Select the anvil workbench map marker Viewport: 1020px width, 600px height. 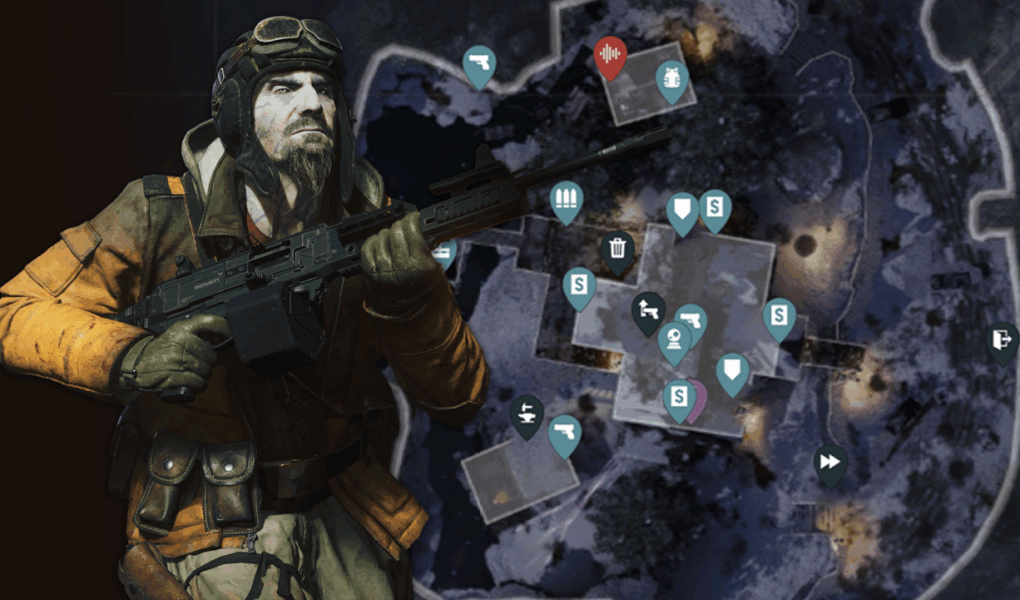pyautogui.click(x=526, y=412)
